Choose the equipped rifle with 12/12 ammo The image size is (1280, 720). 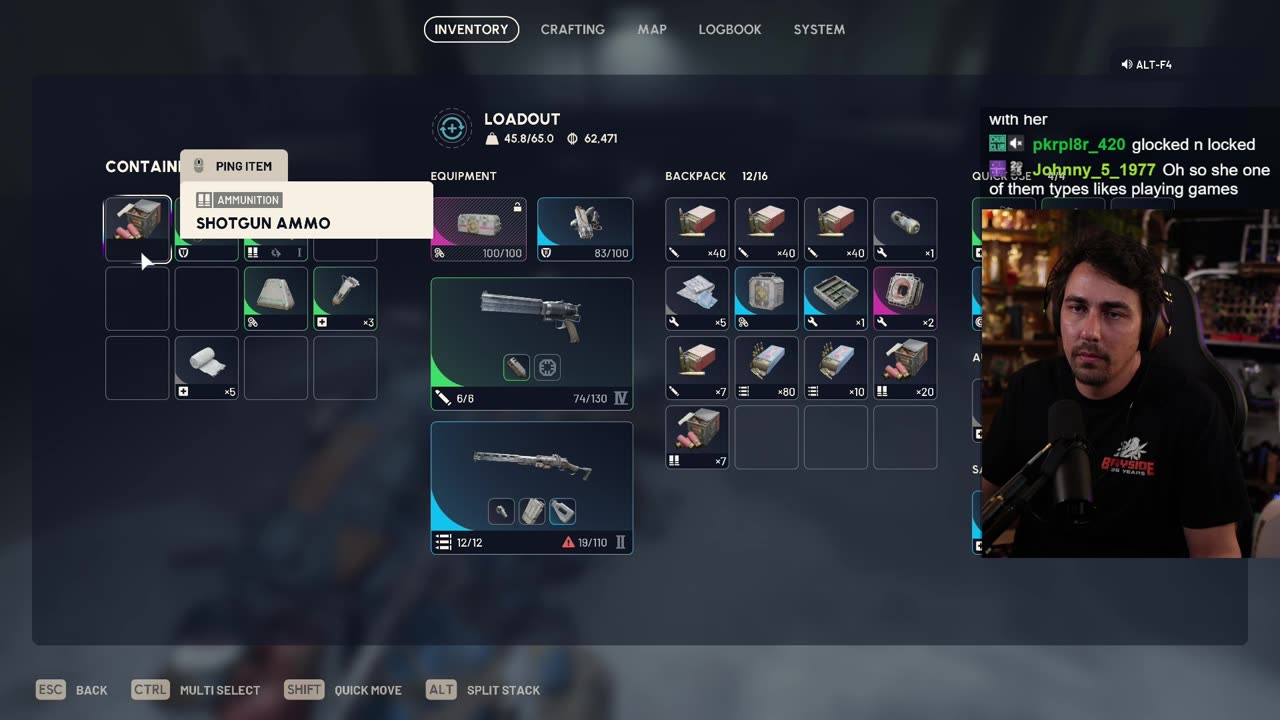click(x=531, y=487)
